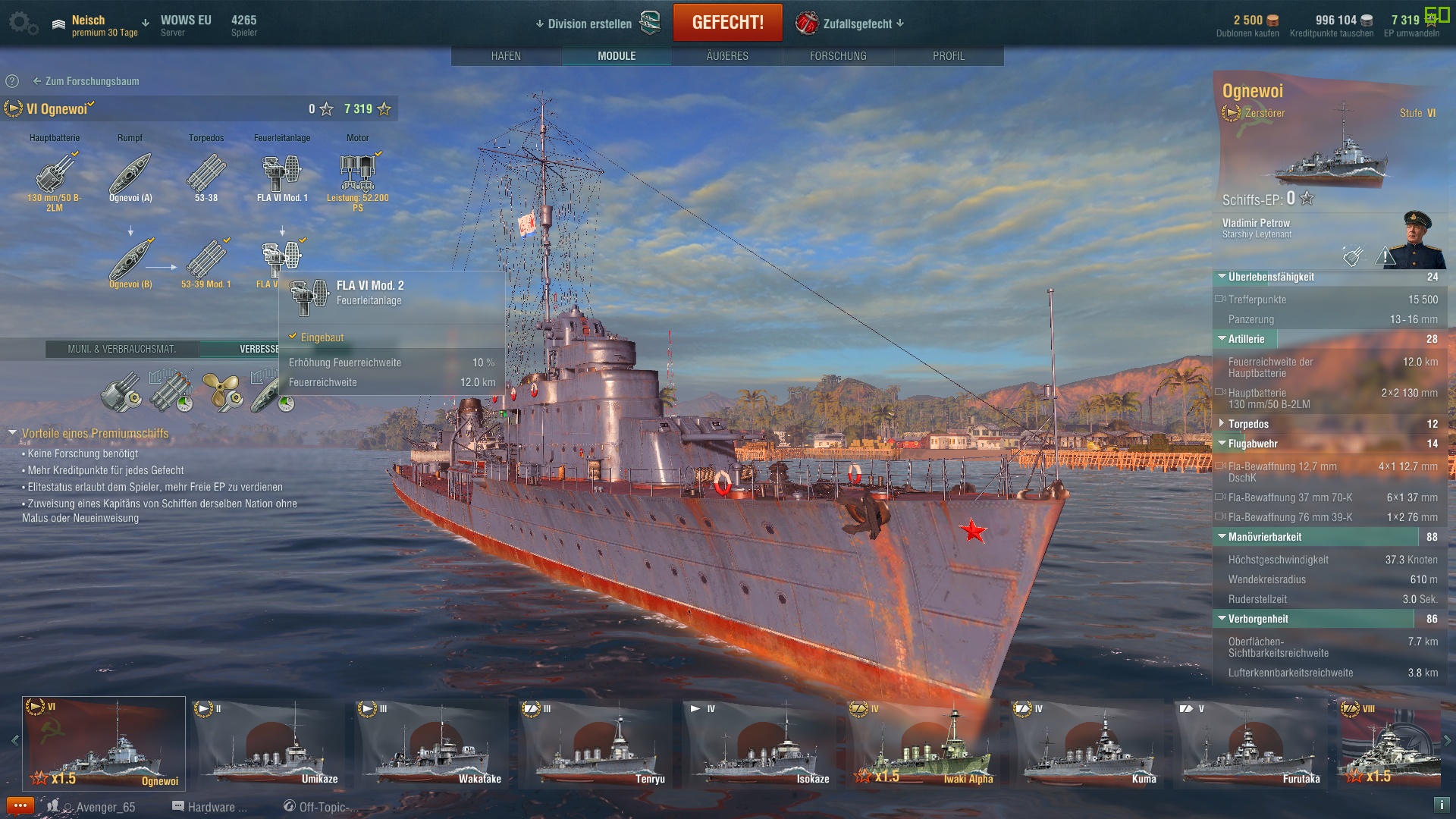Collapse the Überlebensfähigkeit stats section
This screenshot has height=819, width=1456.
[x=1222, y=277]
